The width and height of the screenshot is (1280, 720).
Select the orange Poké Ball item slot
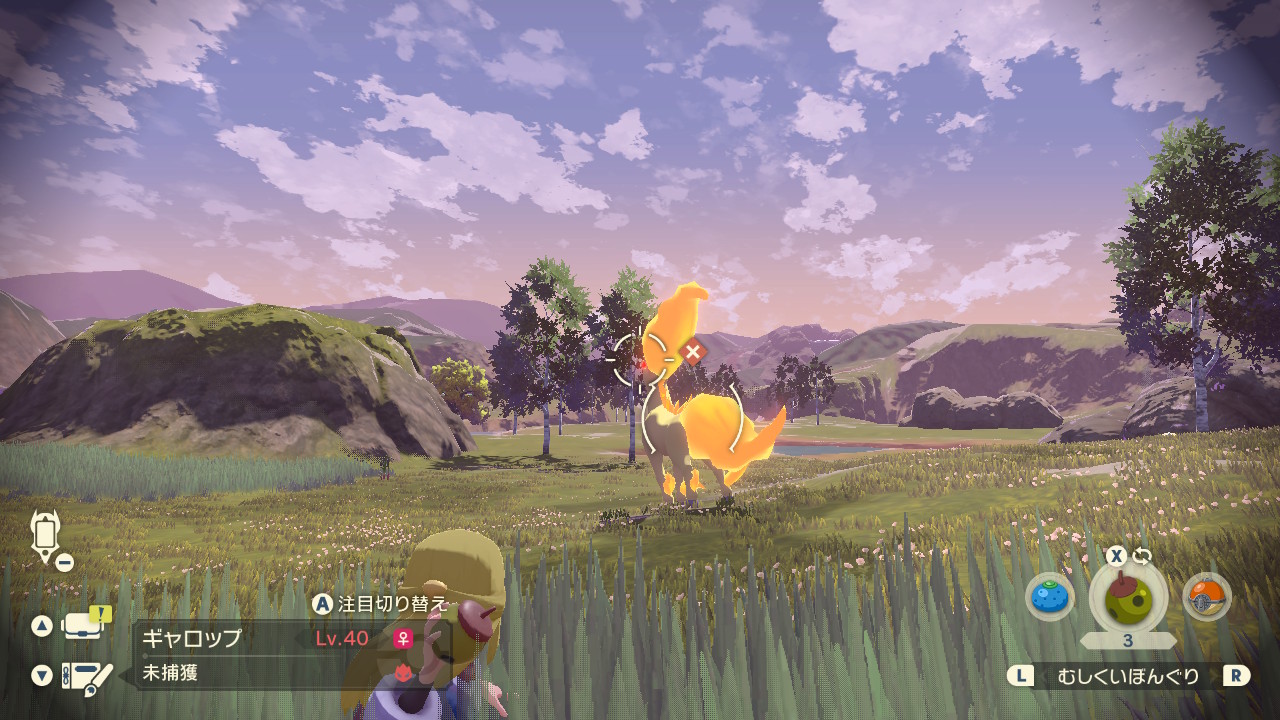tap(1205, 598)
